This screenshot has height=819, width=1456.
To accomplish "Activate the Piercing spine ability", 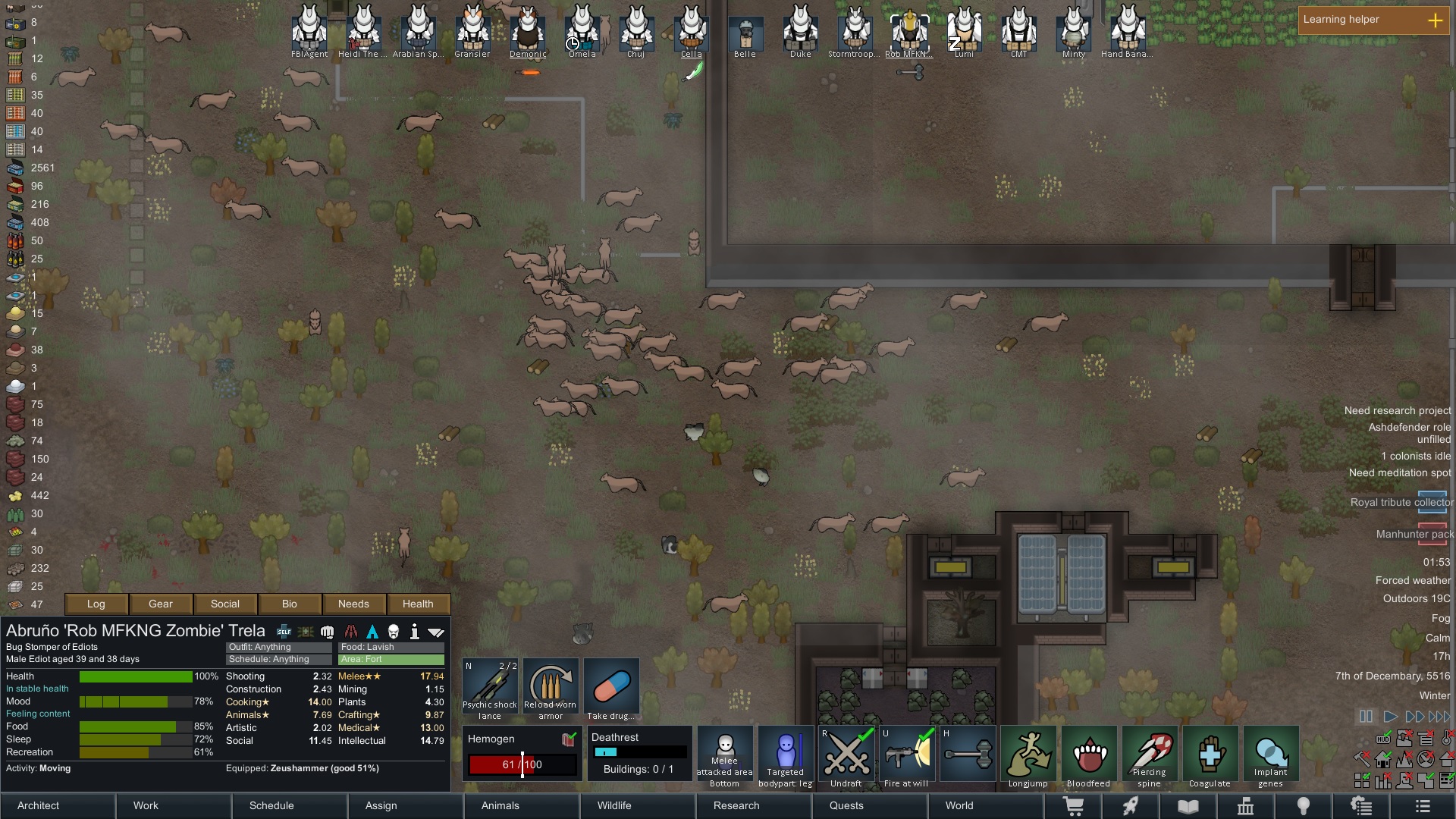I will point(1149,755).
